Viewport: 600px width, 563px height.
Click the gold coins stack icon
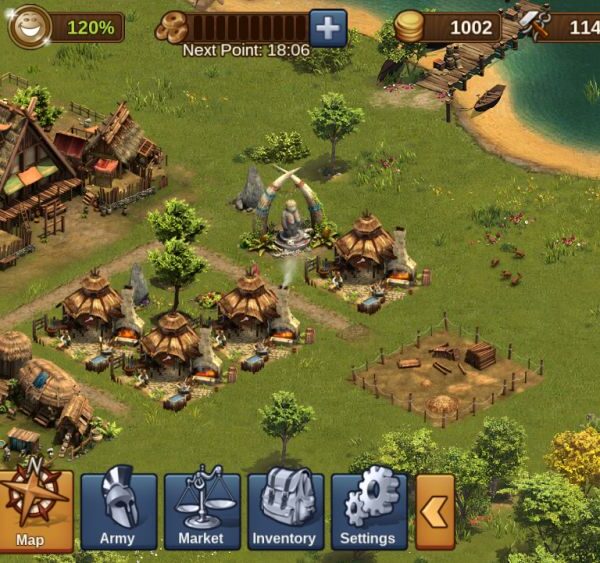click(409, 27)
